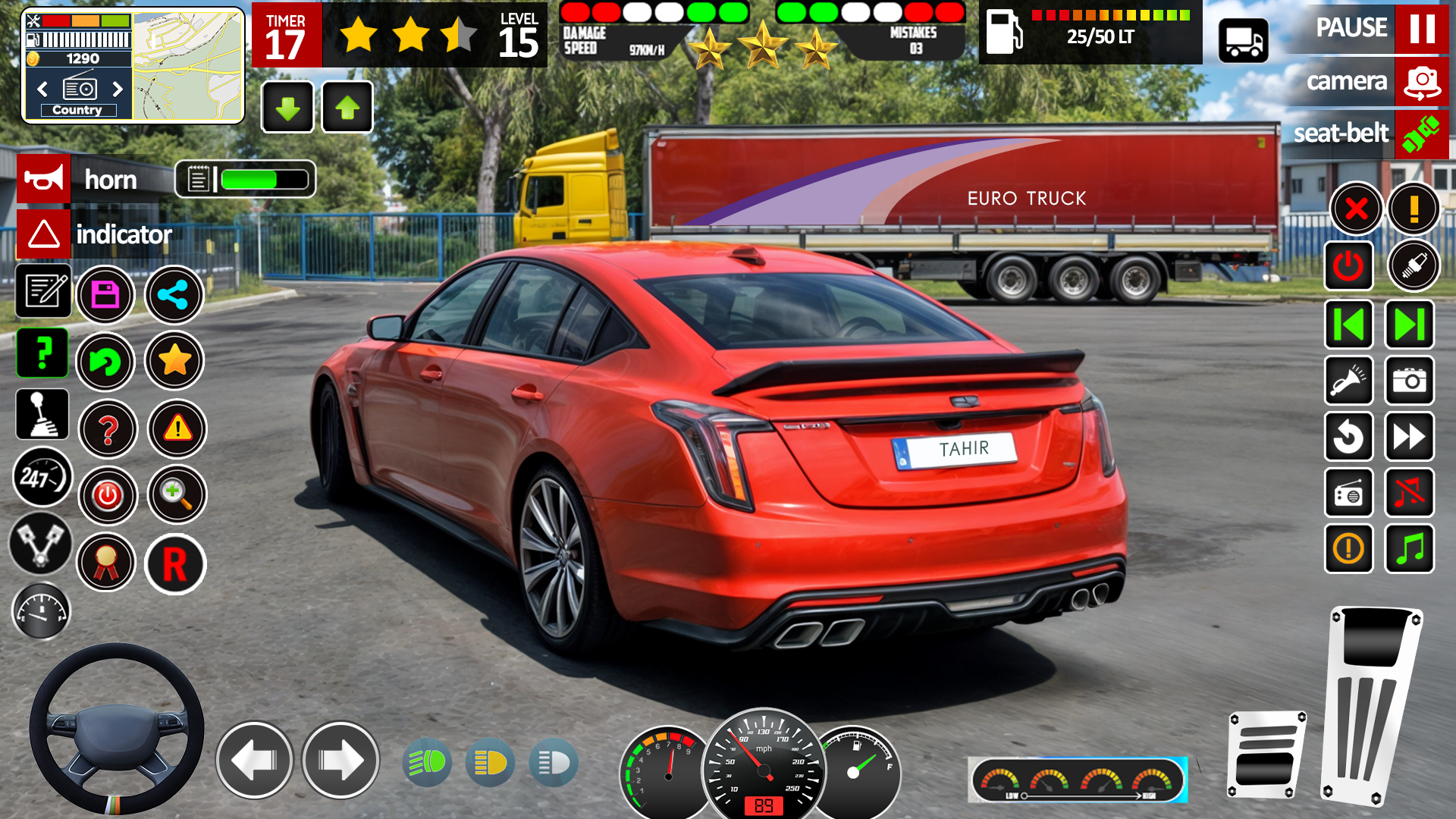Open the share options

(174, 295)
